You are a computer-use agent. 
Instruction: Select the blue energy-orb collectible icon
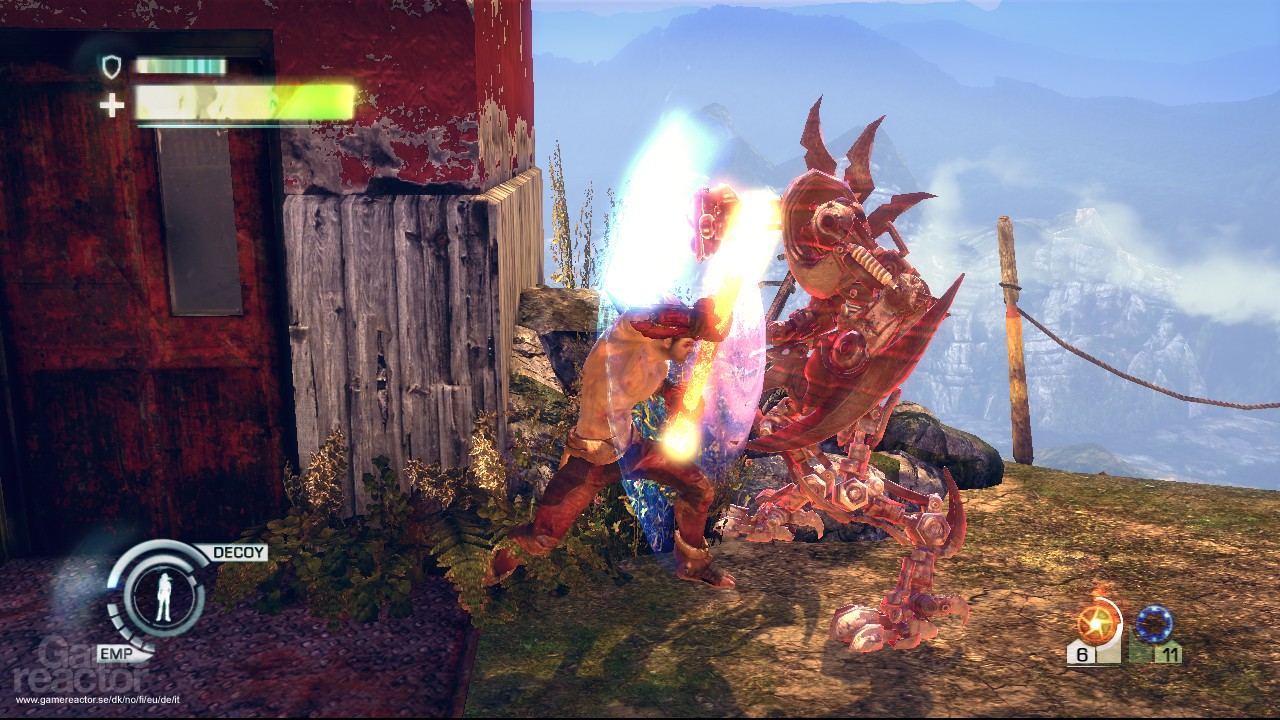pos(1154,622)
